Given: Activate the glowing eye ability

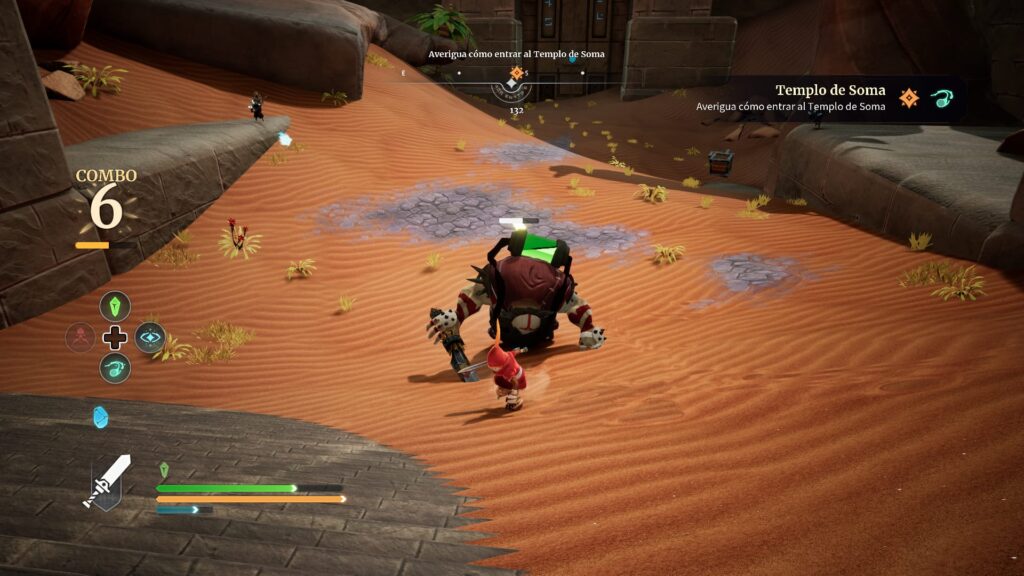Looking at the screenshot, I should click(150, 337).
